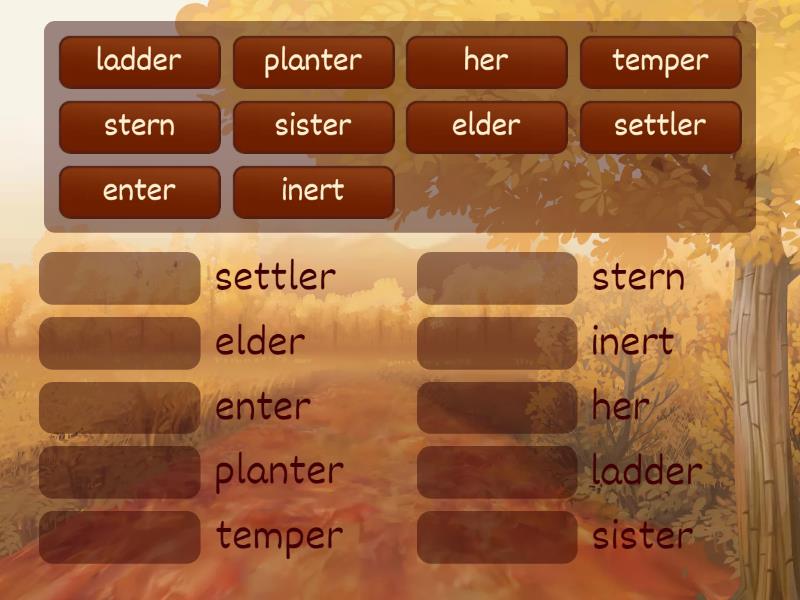This screenshot has width=800, height=600.
Task: Choose the empty slot beside "sister" label
Action: pos(497,537)
